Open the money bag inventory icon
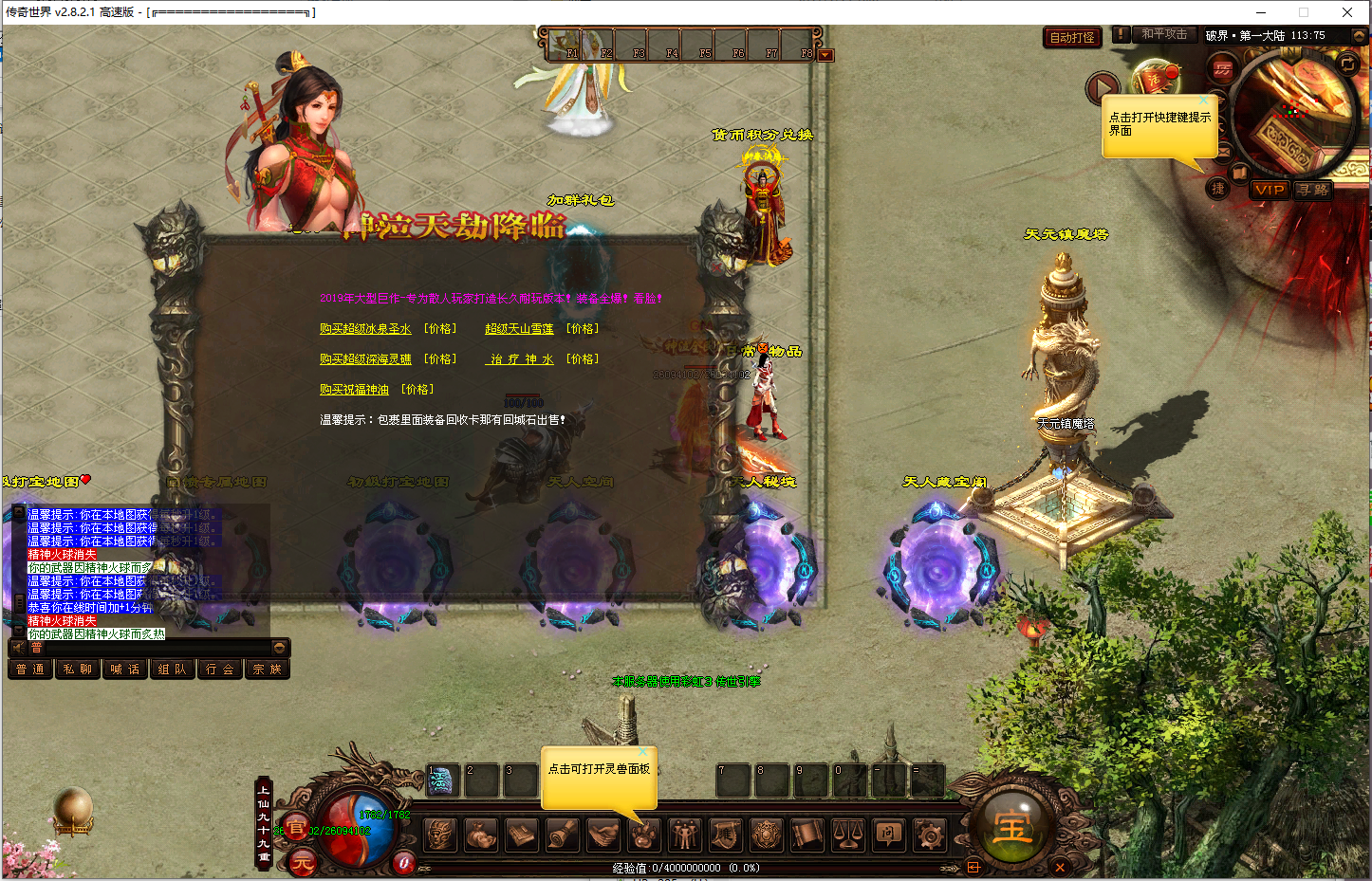 pos(481,835)
